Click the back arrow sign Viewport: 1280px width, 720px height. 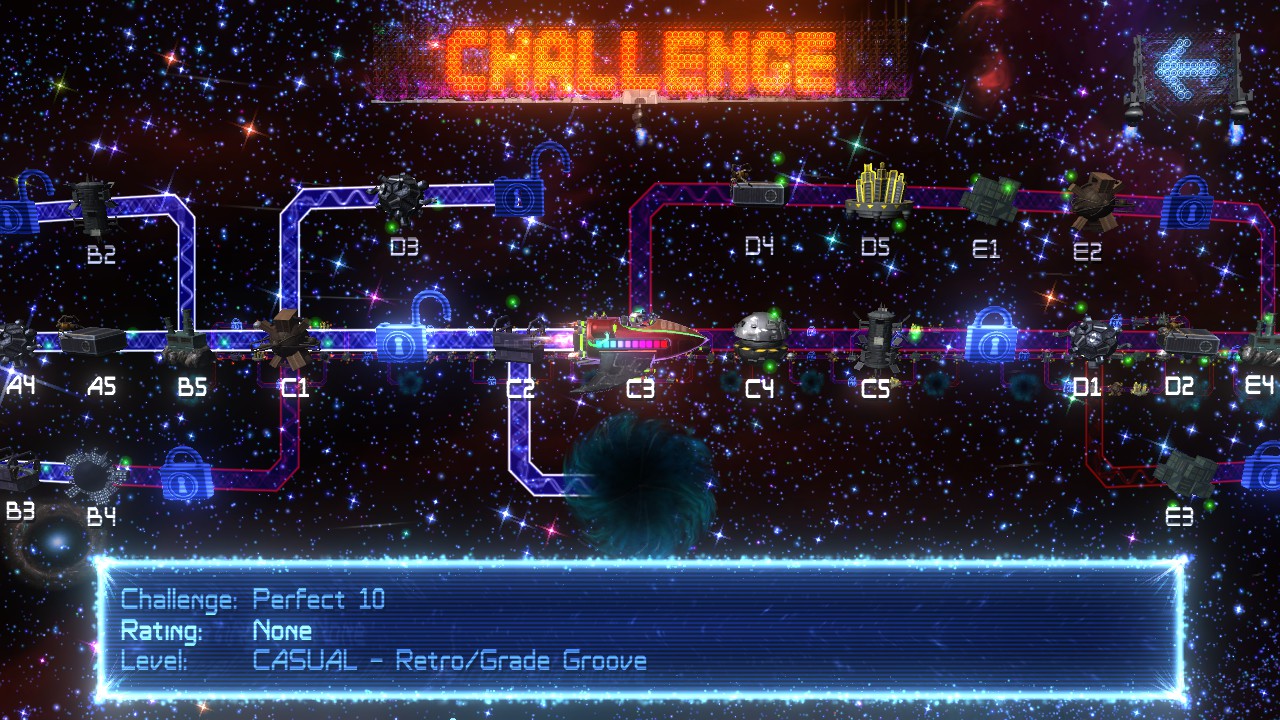(1188, 68)
